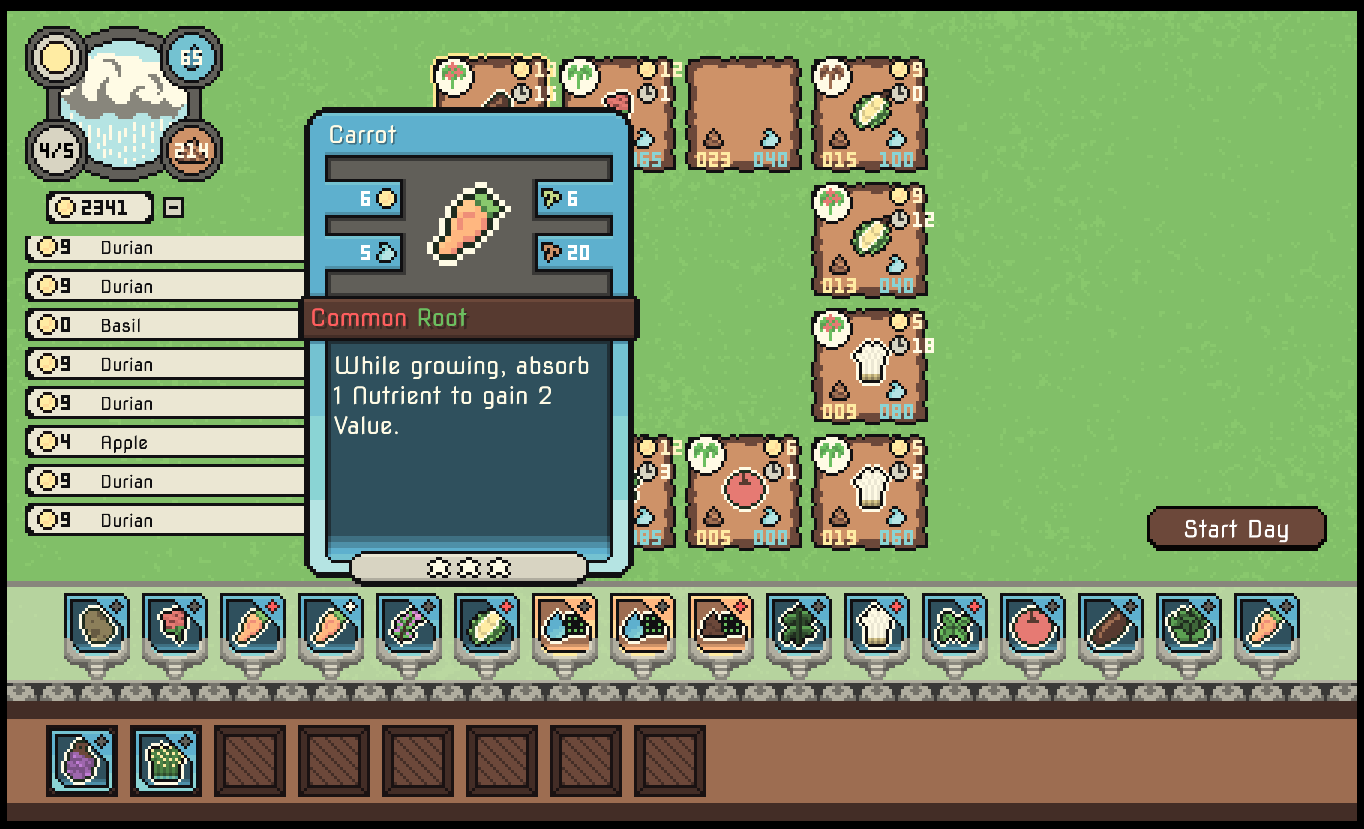Select the purple lavender card on the conveyor
Image resolution: width=1364 pixels, height=829 pixels.
click(410, 625)
